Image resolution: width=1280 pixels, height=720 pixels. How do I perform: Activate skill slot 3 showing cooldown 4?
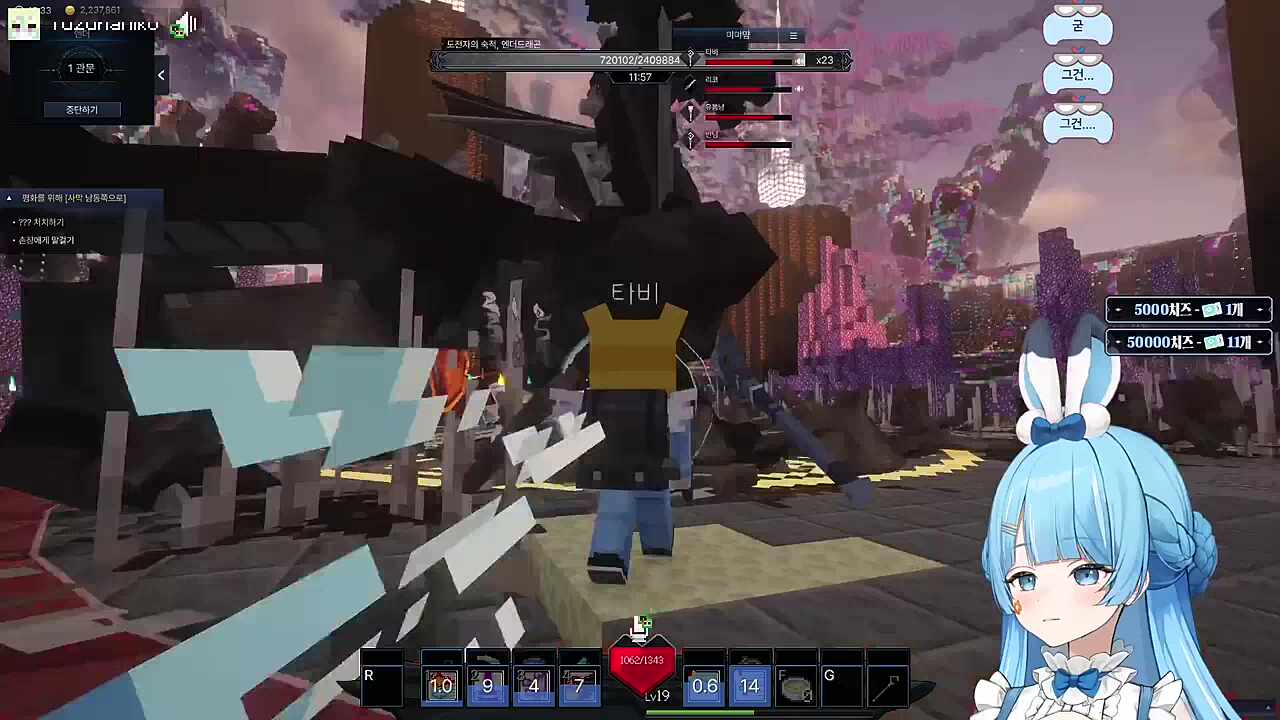pyautogui.click(x=533, y=681)
